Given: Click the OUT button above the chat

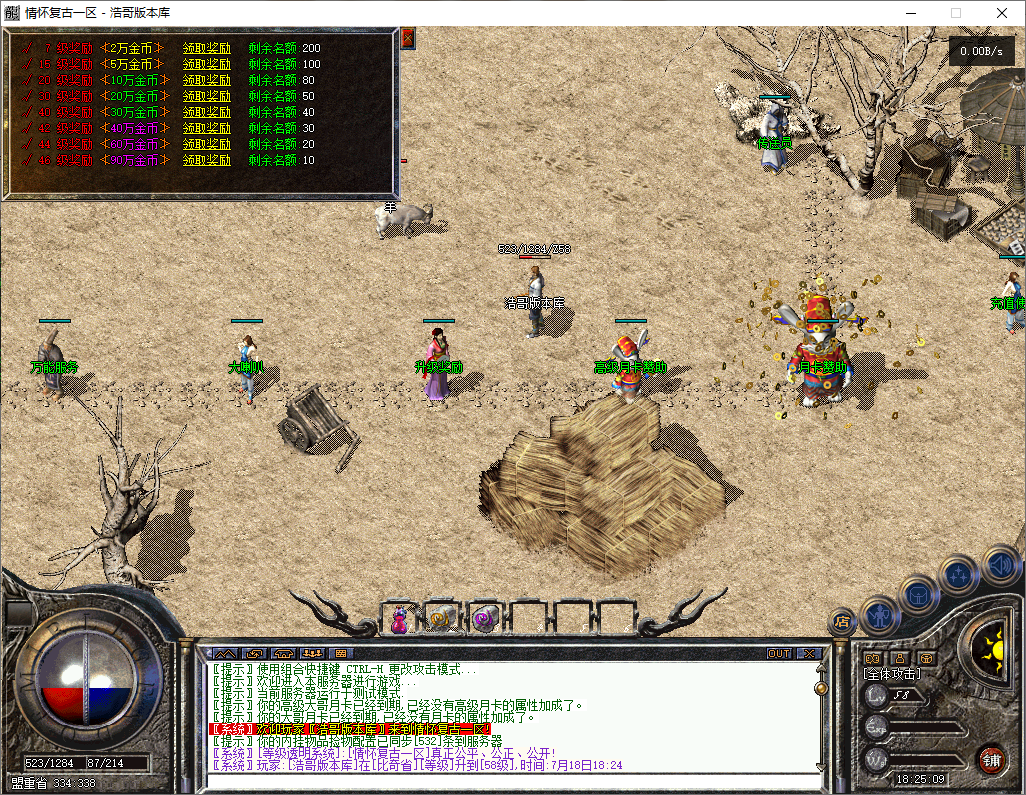Looking at the screenshot, I should (779, 654).
